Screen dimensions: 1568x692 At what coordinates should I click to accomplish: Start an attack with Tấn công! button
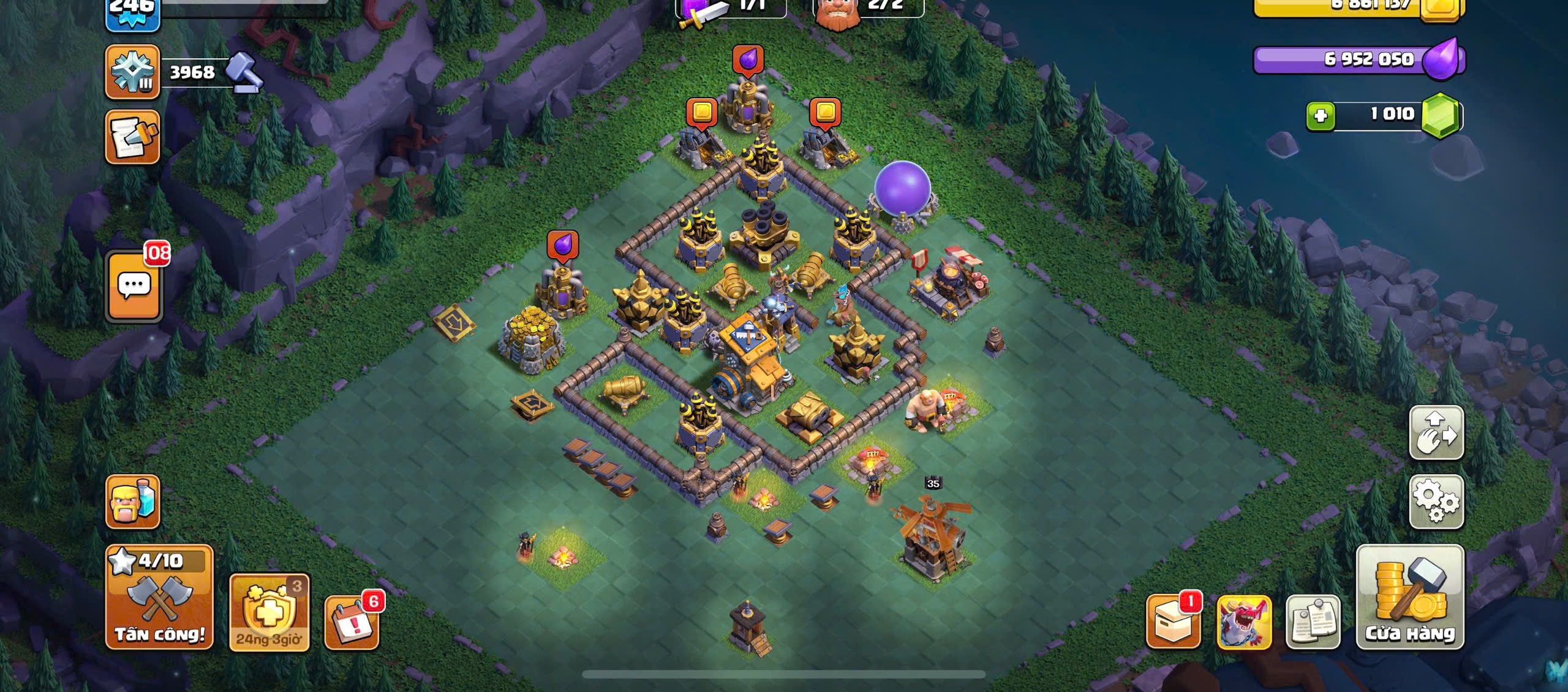click(x=159, y=596)
